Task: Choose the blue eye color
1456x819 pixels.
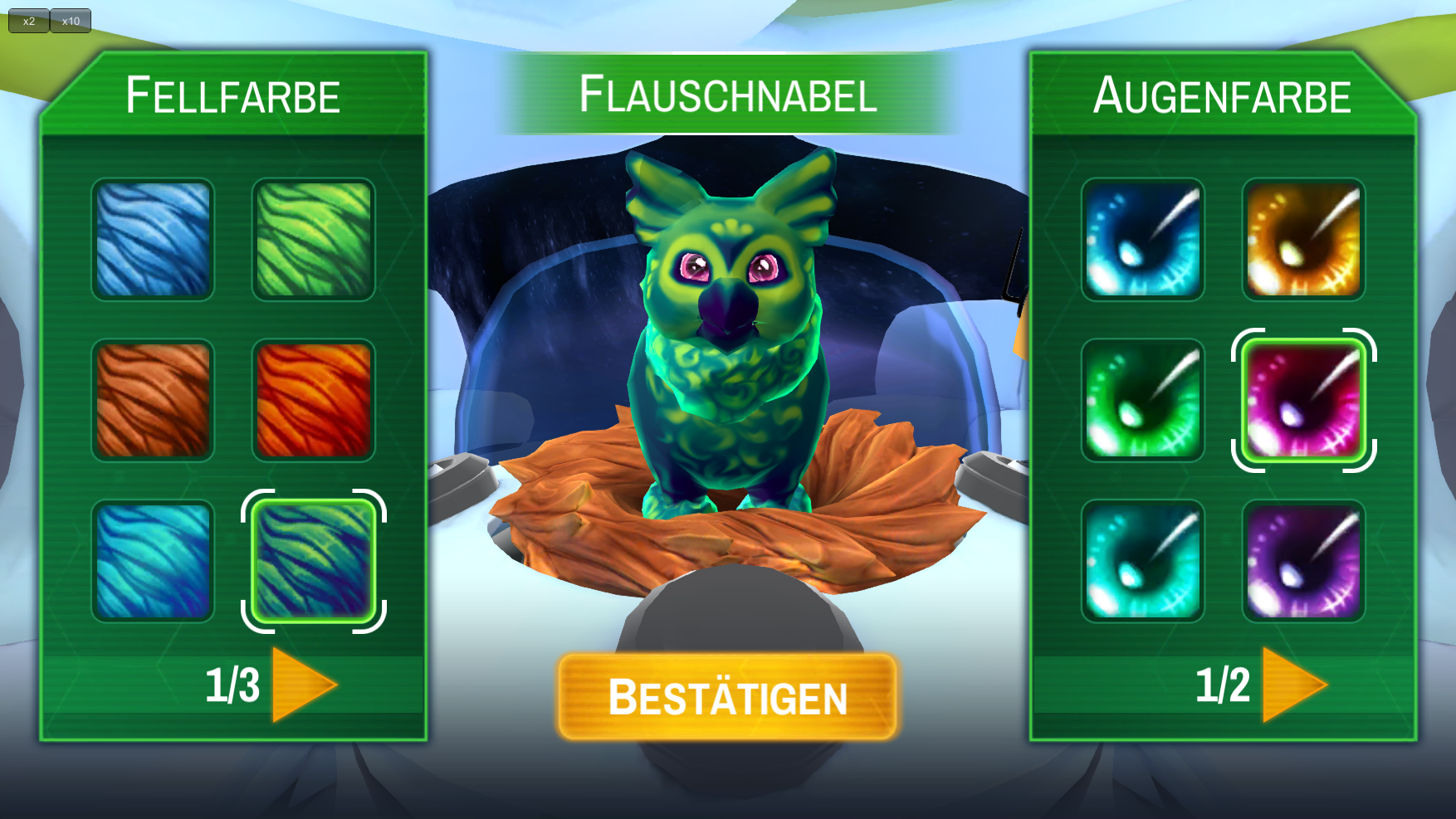Action: [1143, 240]
